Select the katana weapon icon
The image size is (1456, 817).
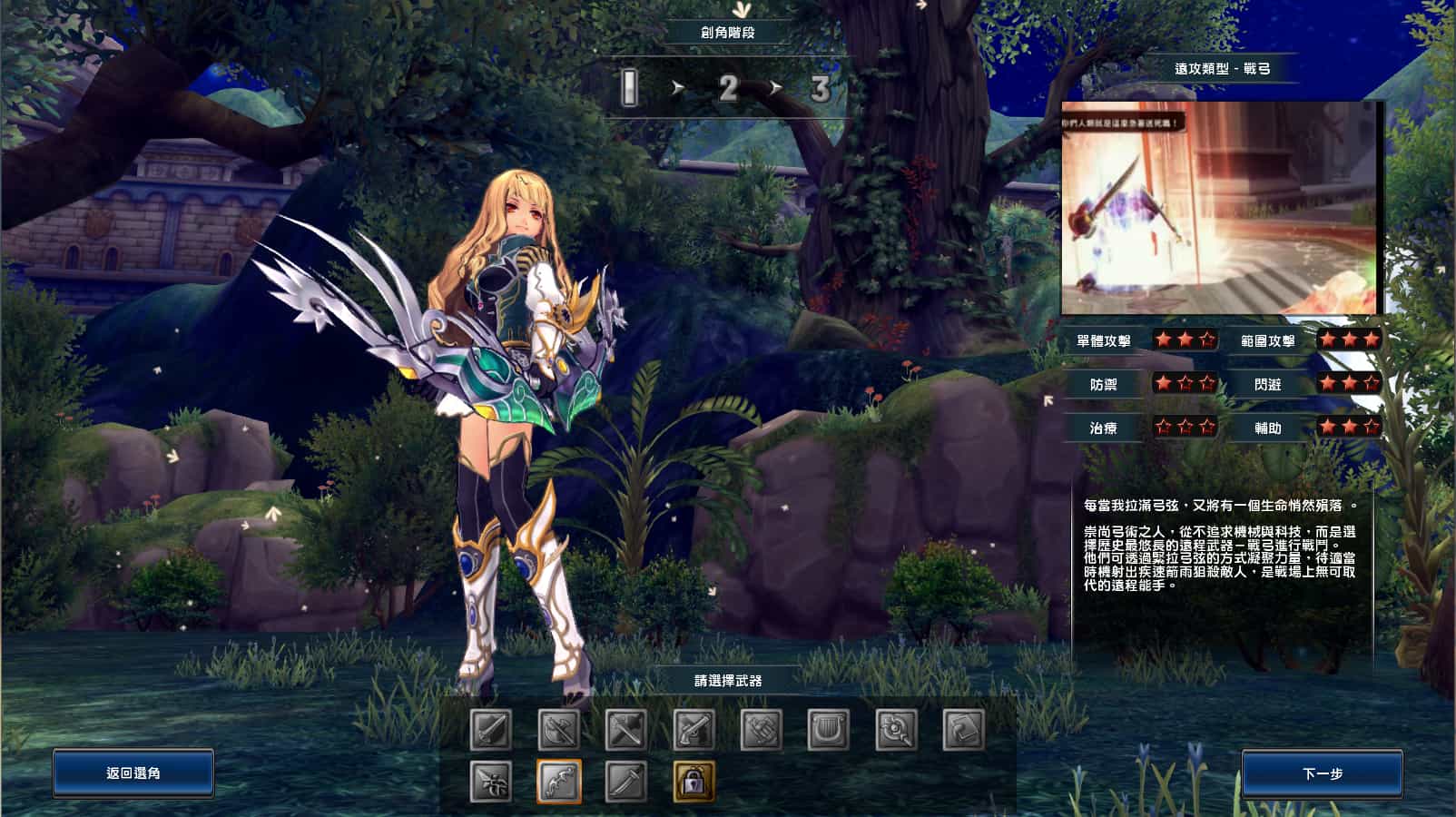point(627,779)
